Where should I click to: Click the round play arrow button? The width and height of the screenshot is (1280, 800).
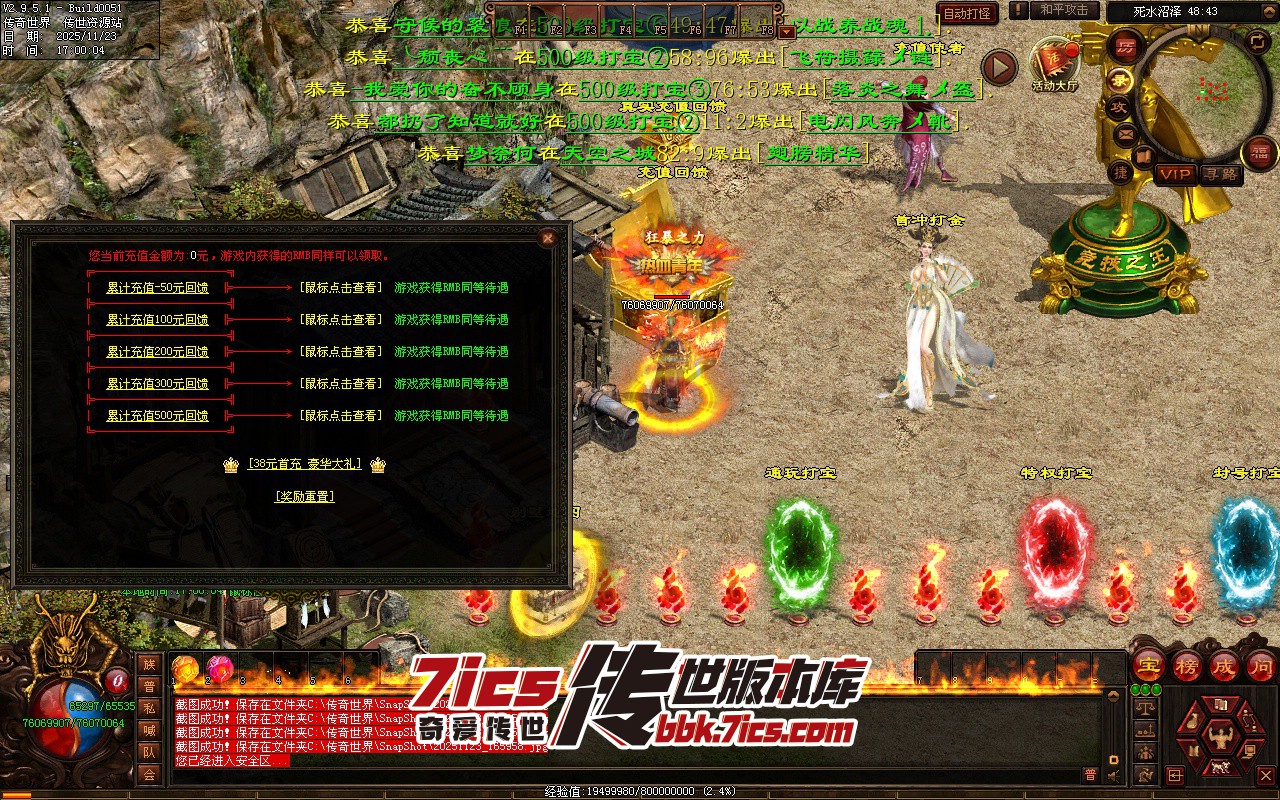point(998,67)
